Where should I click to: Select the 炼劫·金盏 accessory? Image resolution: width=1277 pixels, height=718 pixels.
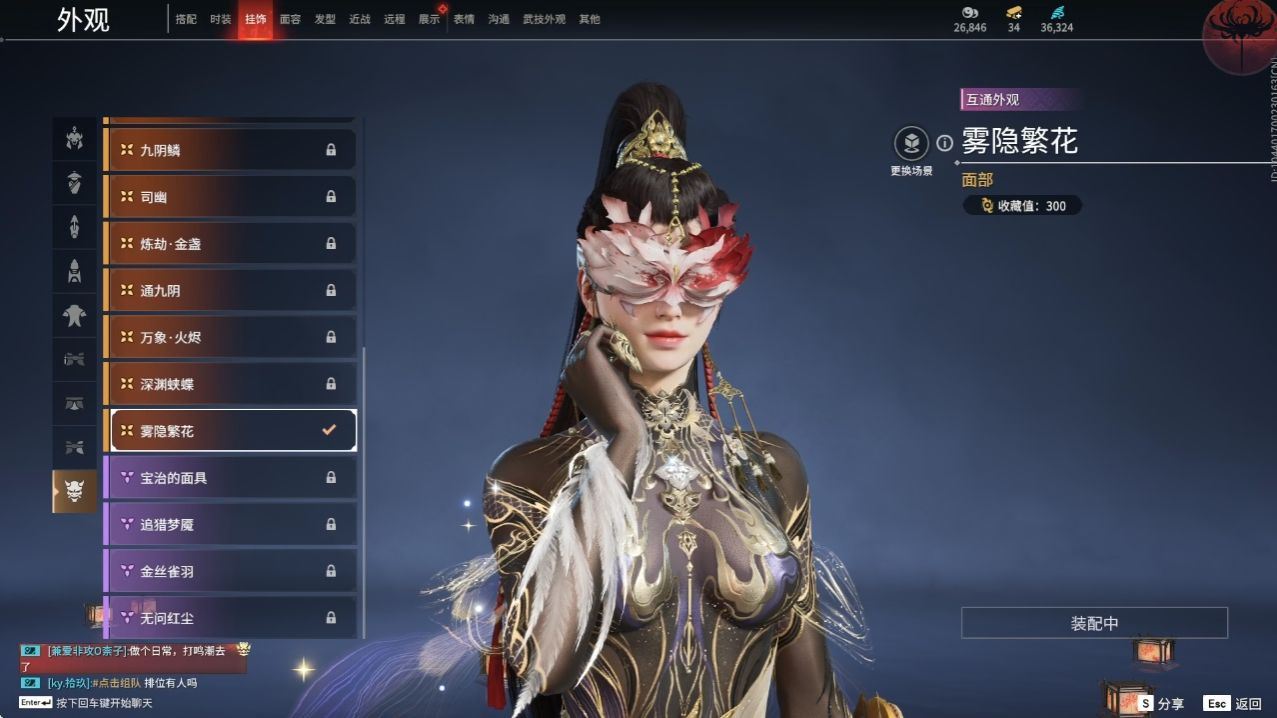tap(230, 244)
